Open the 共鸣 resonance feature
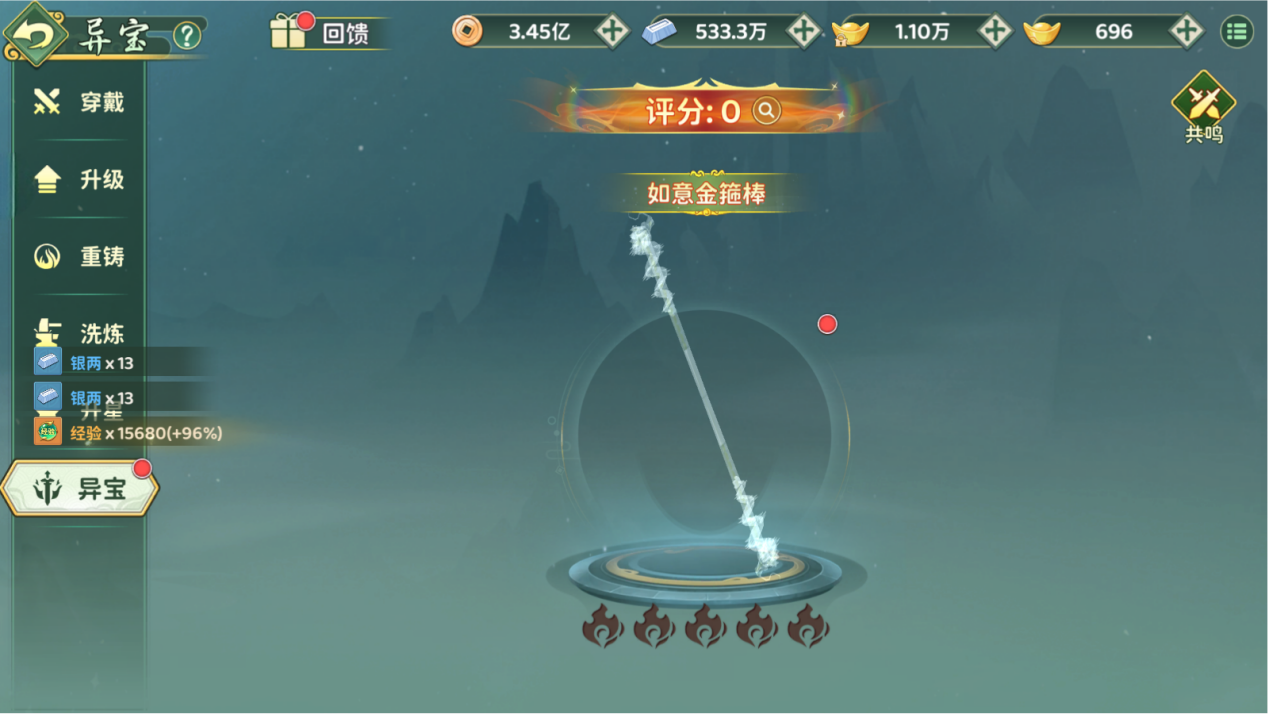This screenshot has height=714, width=1269. [1204, 107]
